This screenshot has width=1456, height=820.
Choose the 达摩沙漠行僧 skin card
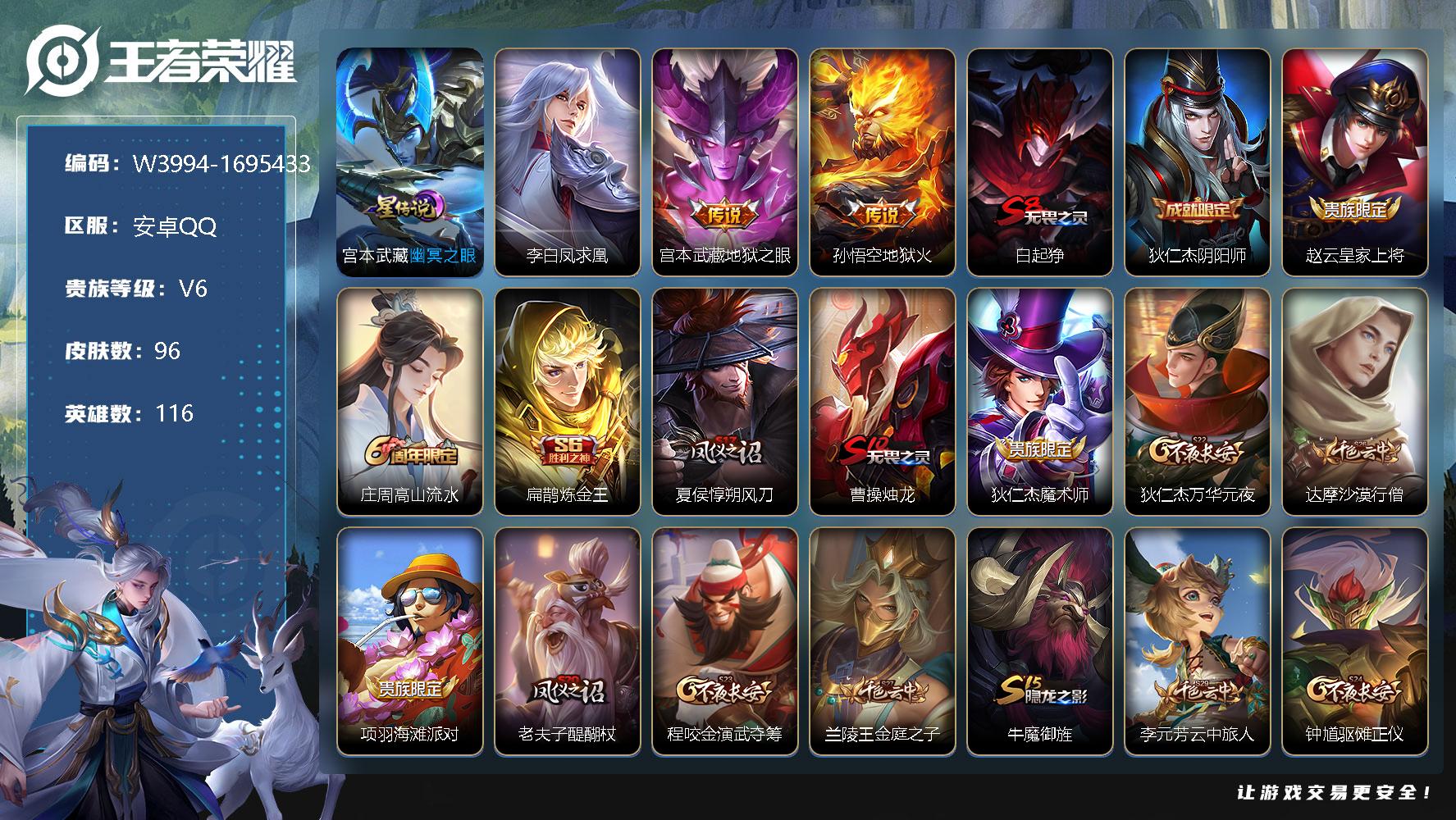click(1354, 401)
